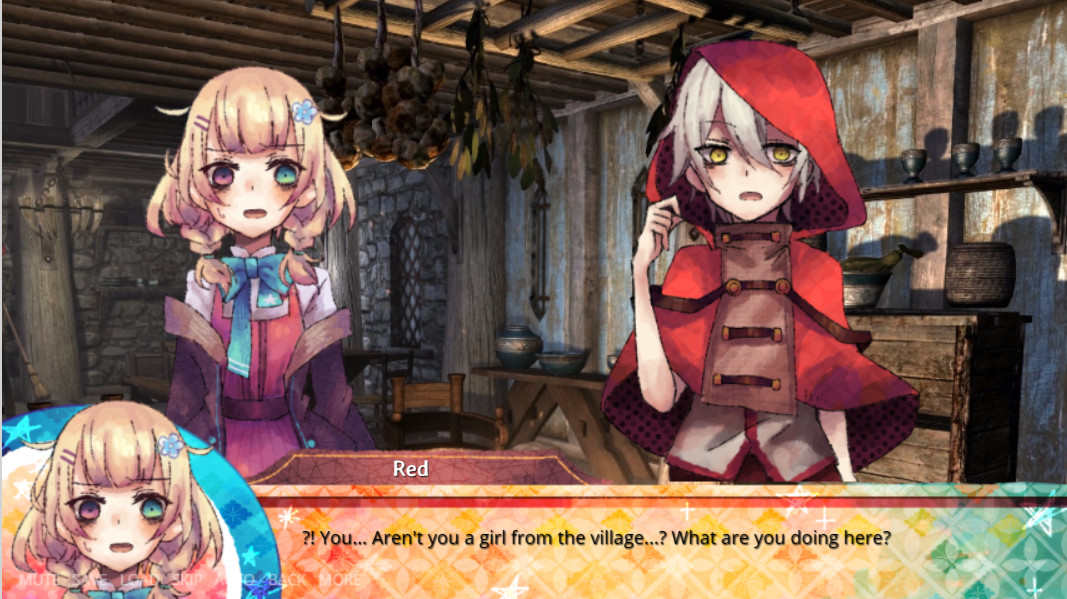Viewport: 1067px width, 599px height.
Task: Open the SAVE menu
Action: (x=88, y=579)
